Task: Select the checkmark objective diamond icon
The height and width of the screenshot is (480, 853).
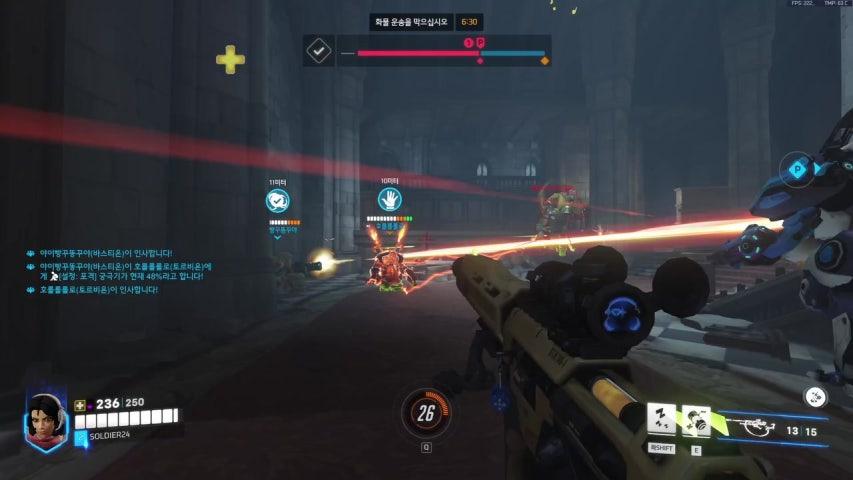Action: [319, 50]
